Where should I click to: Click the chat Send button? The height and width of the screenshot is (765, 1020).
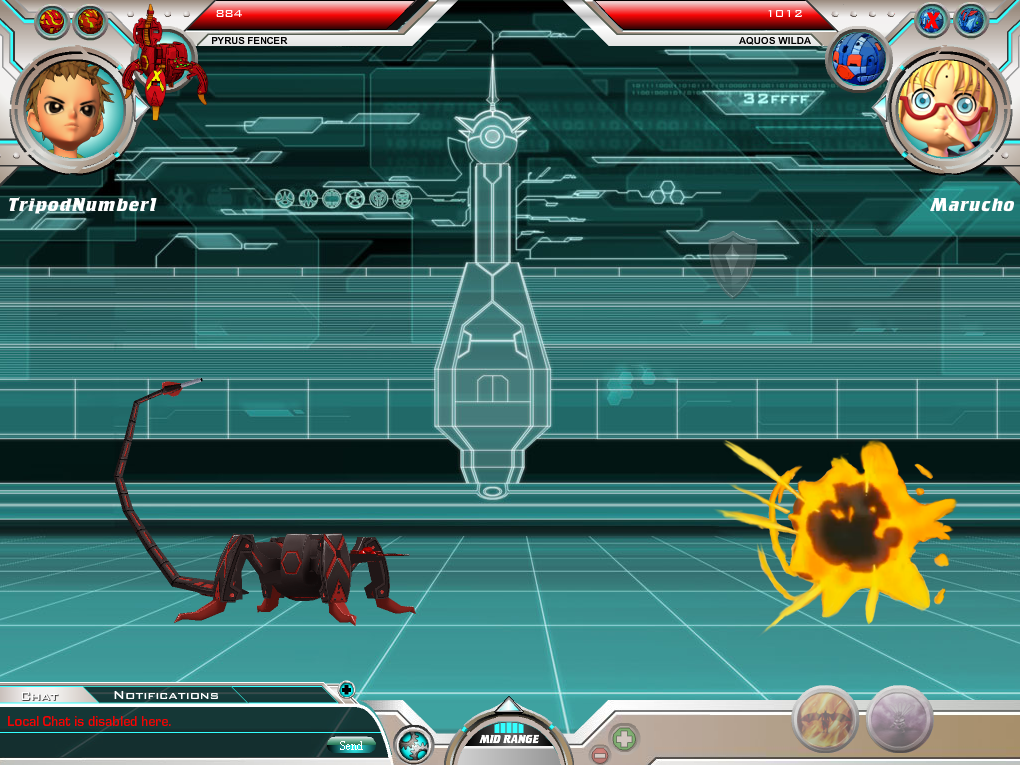[x=351, y=746]
